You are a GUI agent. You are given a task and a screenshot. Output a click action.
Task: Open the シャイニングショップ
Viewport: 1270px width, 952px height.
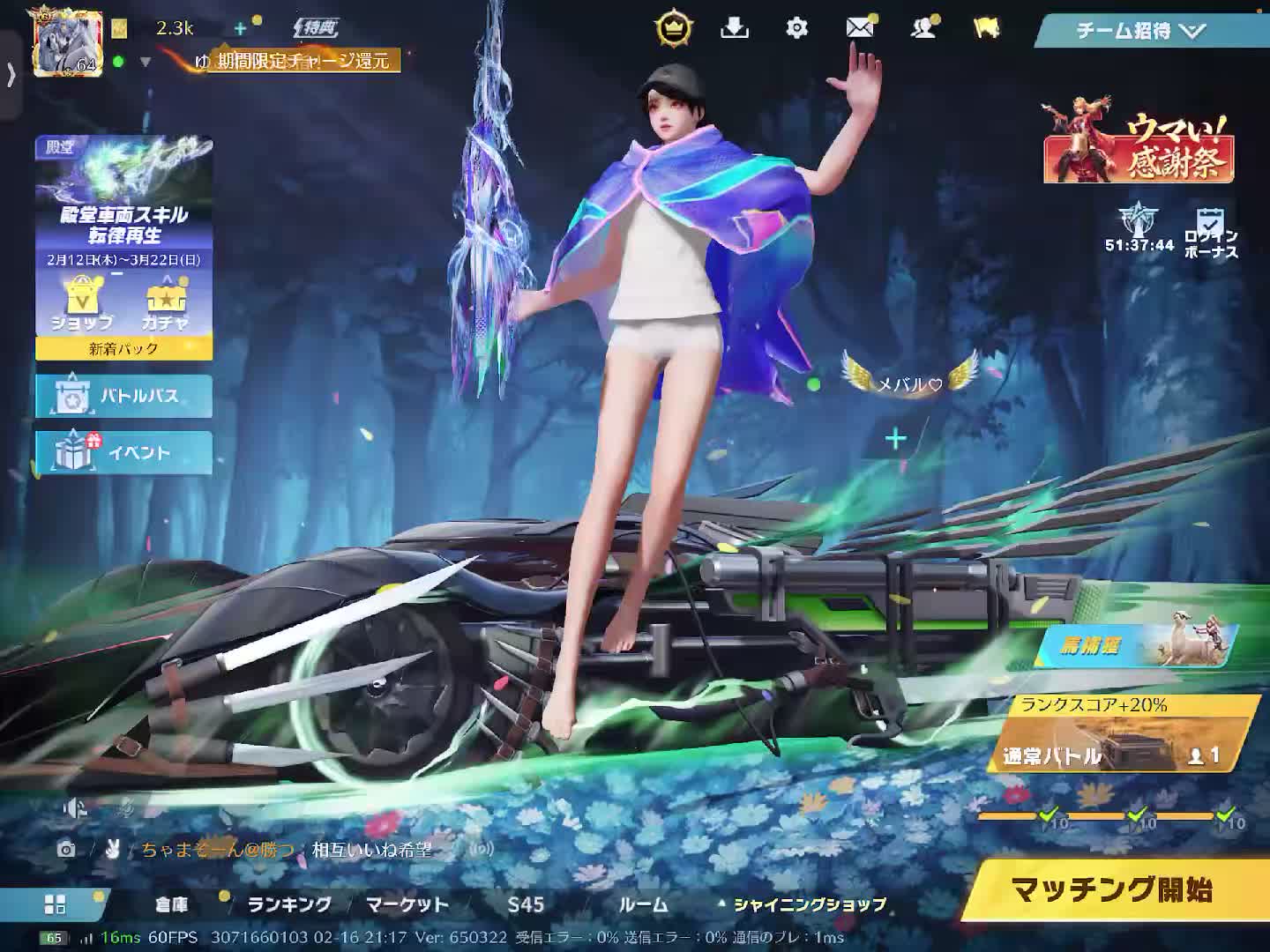[809, 904]
